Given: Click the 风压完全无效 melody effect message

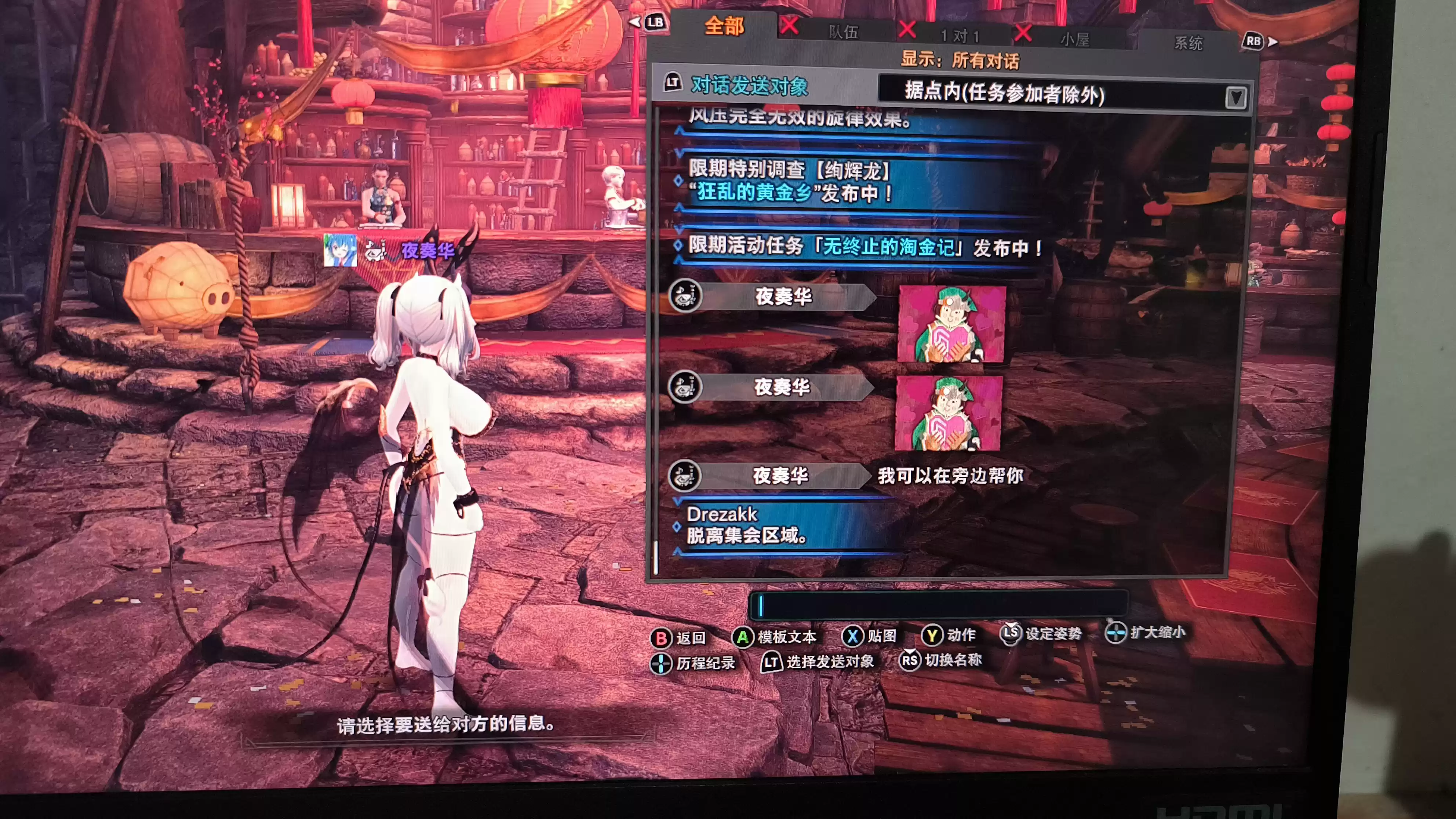Looking at the screenshot, I should click(799, 119).
